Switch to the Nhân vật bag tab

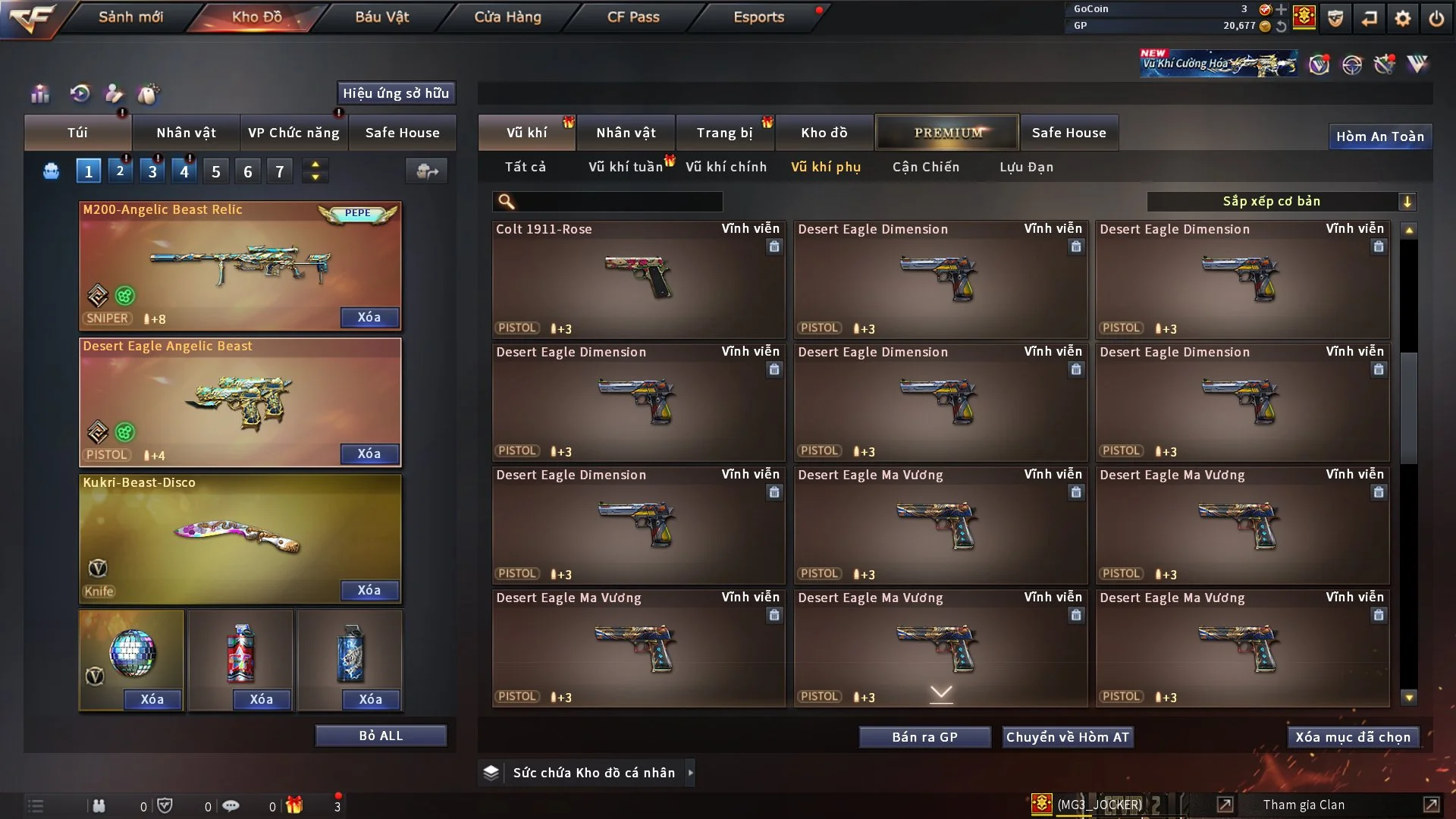(186, 133)
